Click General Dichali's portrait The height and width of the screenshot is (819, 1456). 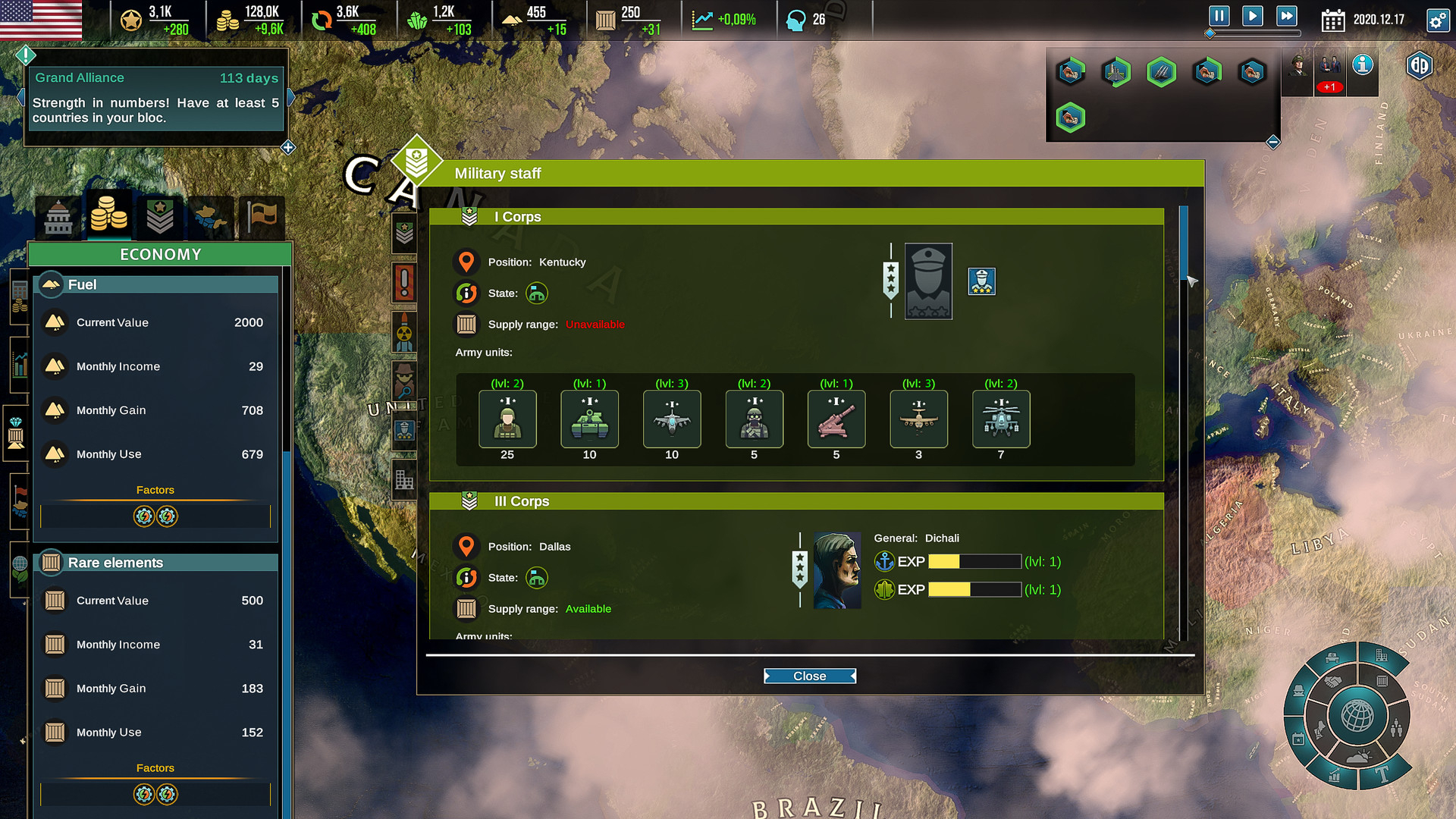(837, 570)
